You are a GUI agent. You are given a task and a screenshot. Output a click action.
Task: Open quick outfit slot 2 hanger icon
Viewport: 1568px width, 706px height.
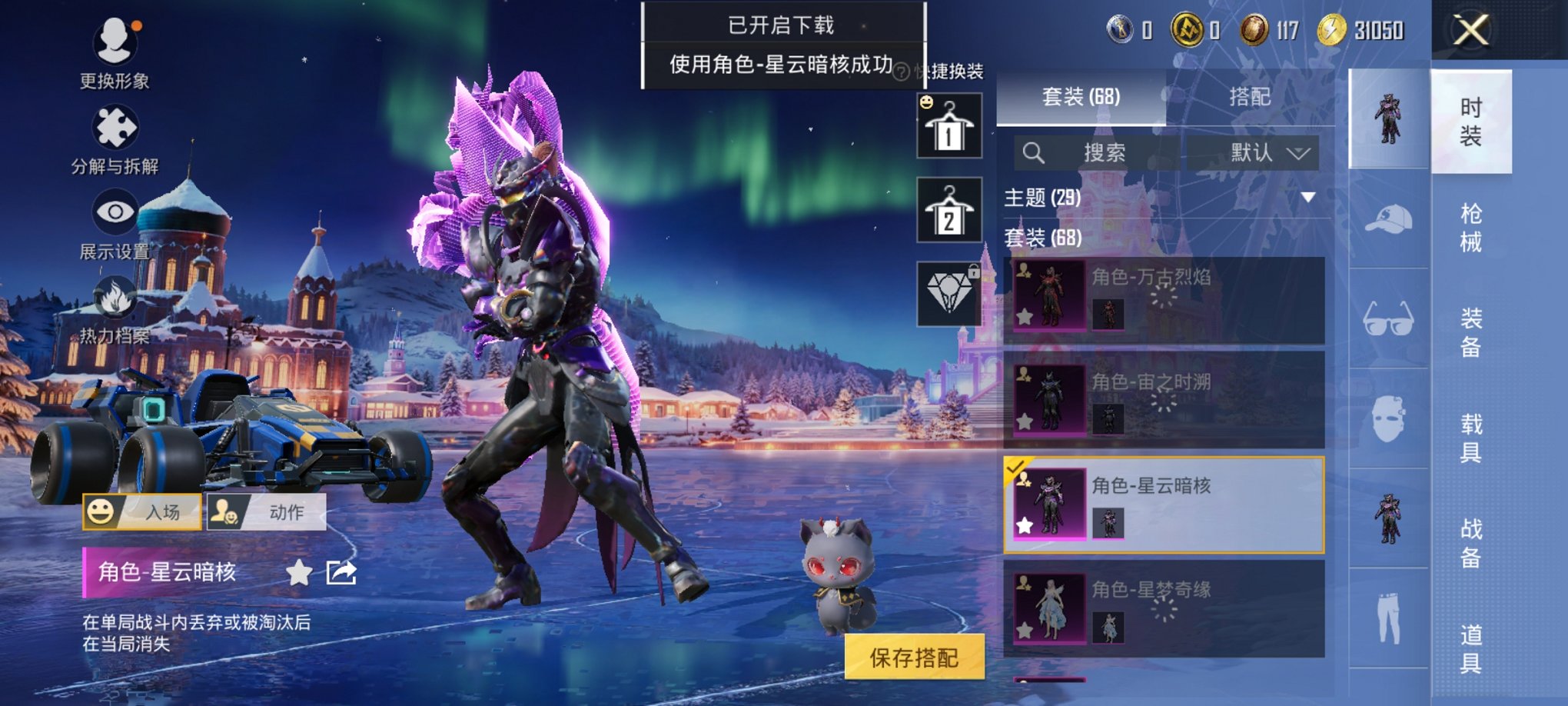[x=951, y=208]
